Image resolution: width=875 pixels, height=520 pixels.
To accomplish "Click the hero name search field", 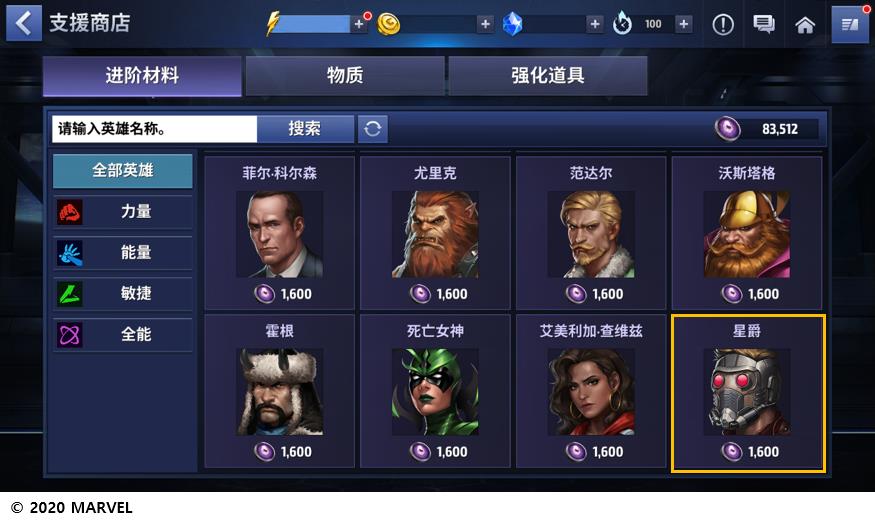I will coord(155,129).
